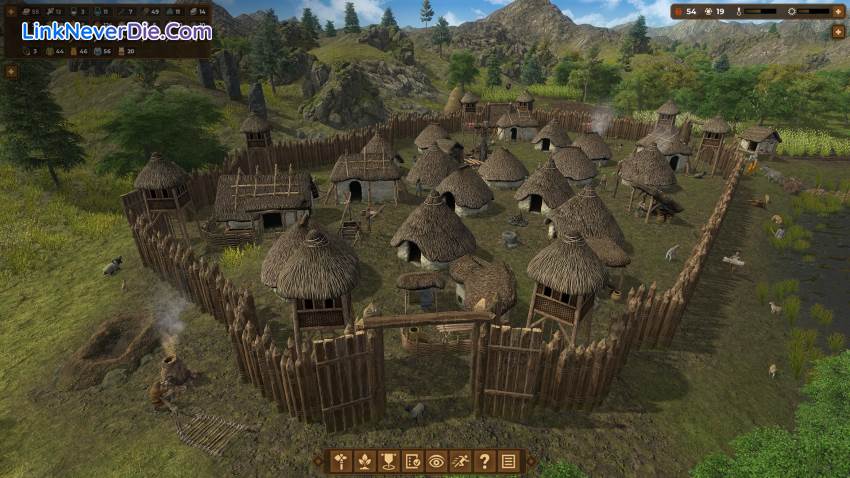Click the plus button beneath the status bar
The image size is (850, 478).
tap(838, 33)
